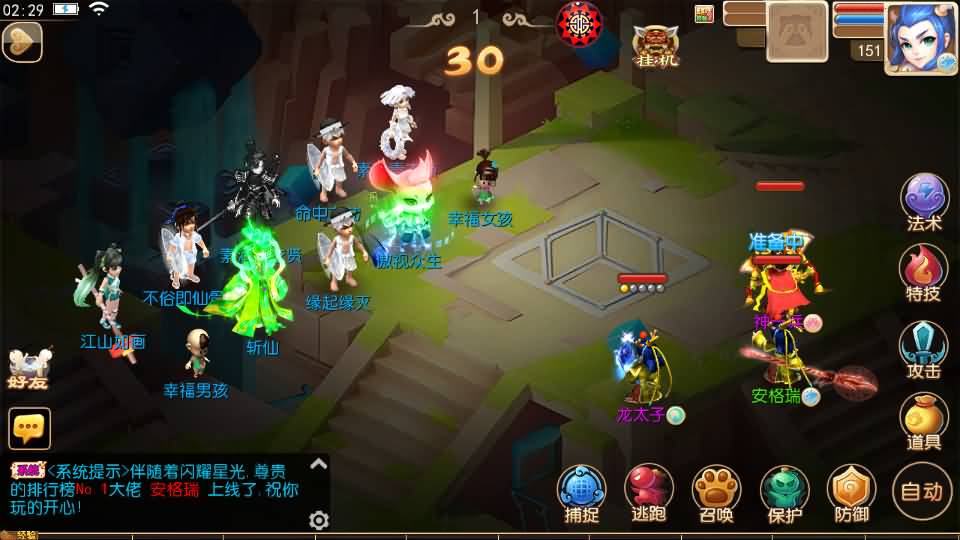This screenshot has height=540, width=960.
Task: Open chat settings gear icon
Action: 319,520
